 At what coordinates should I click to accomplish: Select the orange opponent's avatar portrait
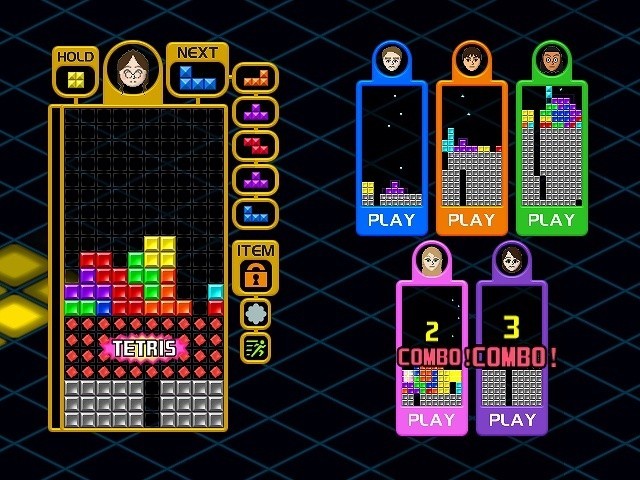[x=471, y=60]
